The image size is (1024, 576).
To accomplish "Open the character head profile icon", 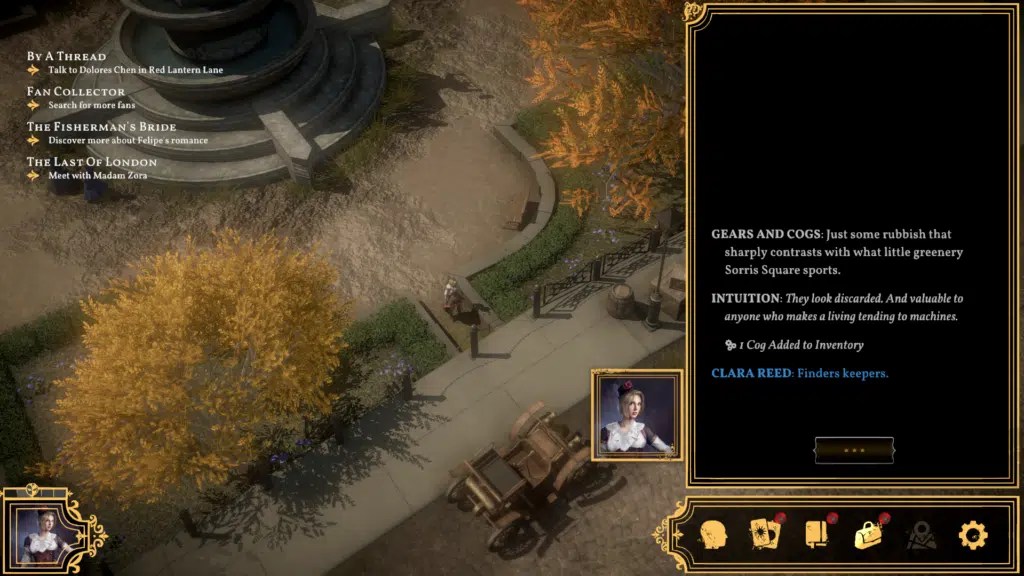I will click(711, 534).
